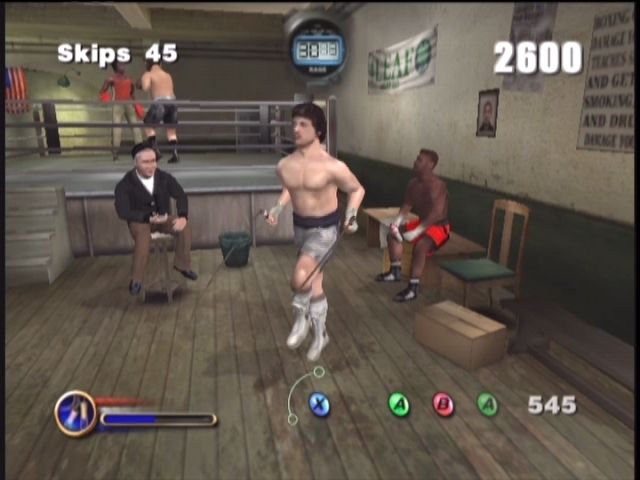
Task: Click the boxer portrait icon beside the stamina bar
Action: (75, 412)
